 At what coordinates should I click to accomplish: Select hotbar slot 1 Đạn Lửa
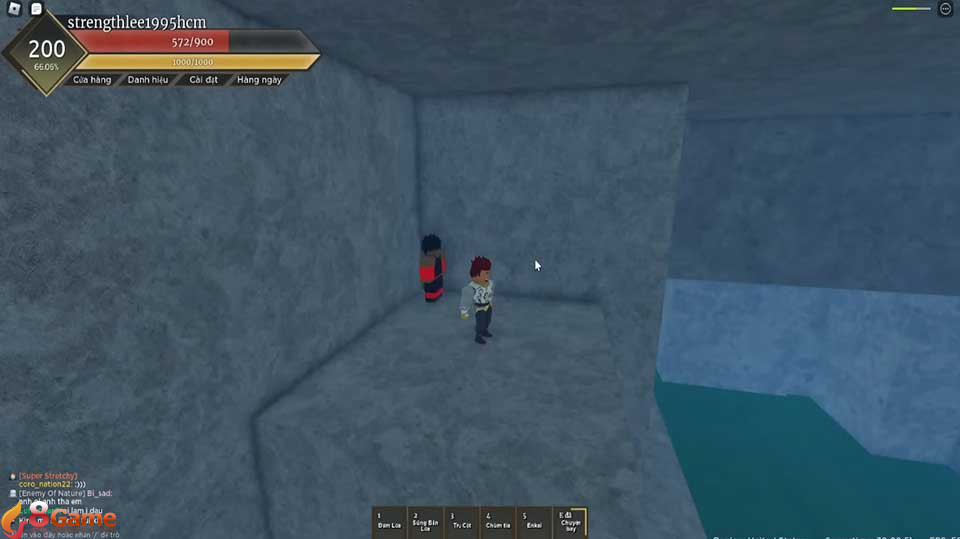[388, 521]
